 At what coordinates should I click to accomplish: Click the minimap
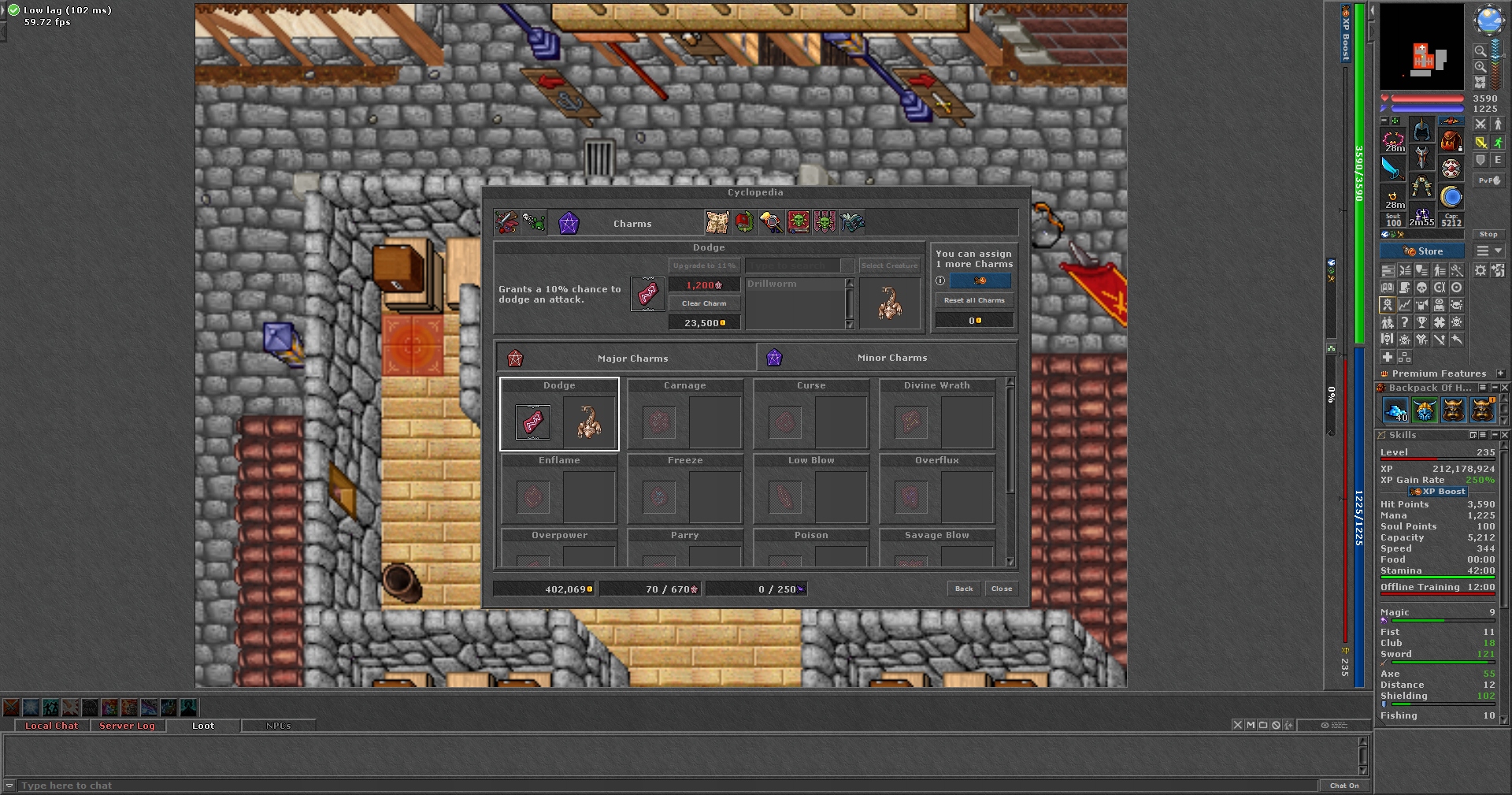click(x=1421, y=47)
